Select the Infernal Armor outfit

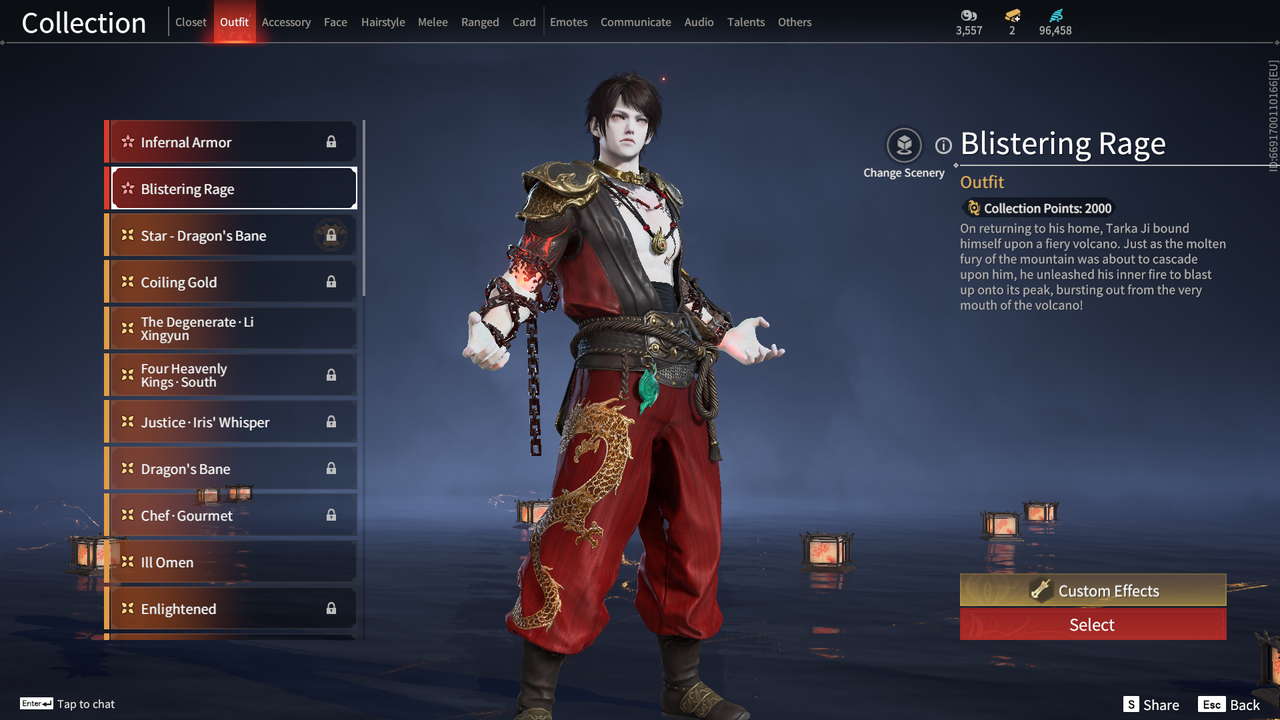[232, 142]
